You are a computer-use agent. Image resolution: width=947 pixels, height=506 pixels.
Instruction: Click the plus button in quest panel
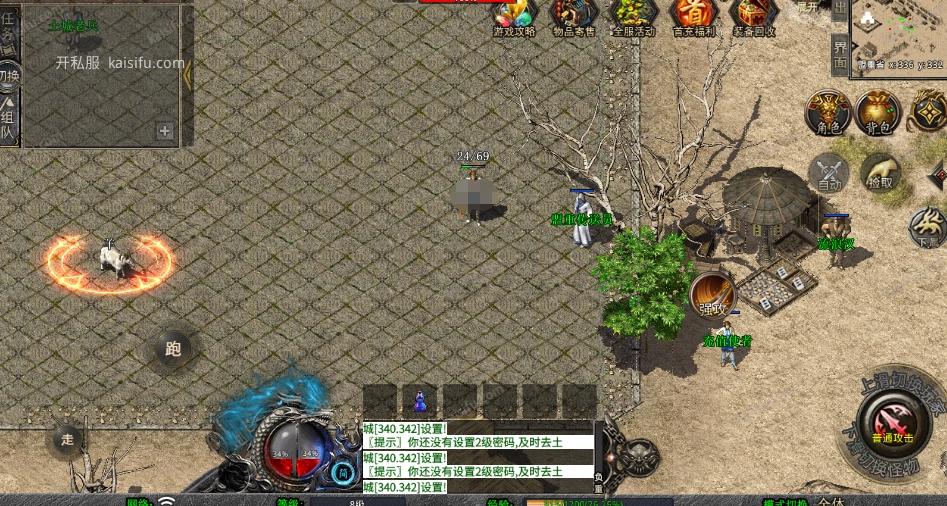(x=165, y=130)
